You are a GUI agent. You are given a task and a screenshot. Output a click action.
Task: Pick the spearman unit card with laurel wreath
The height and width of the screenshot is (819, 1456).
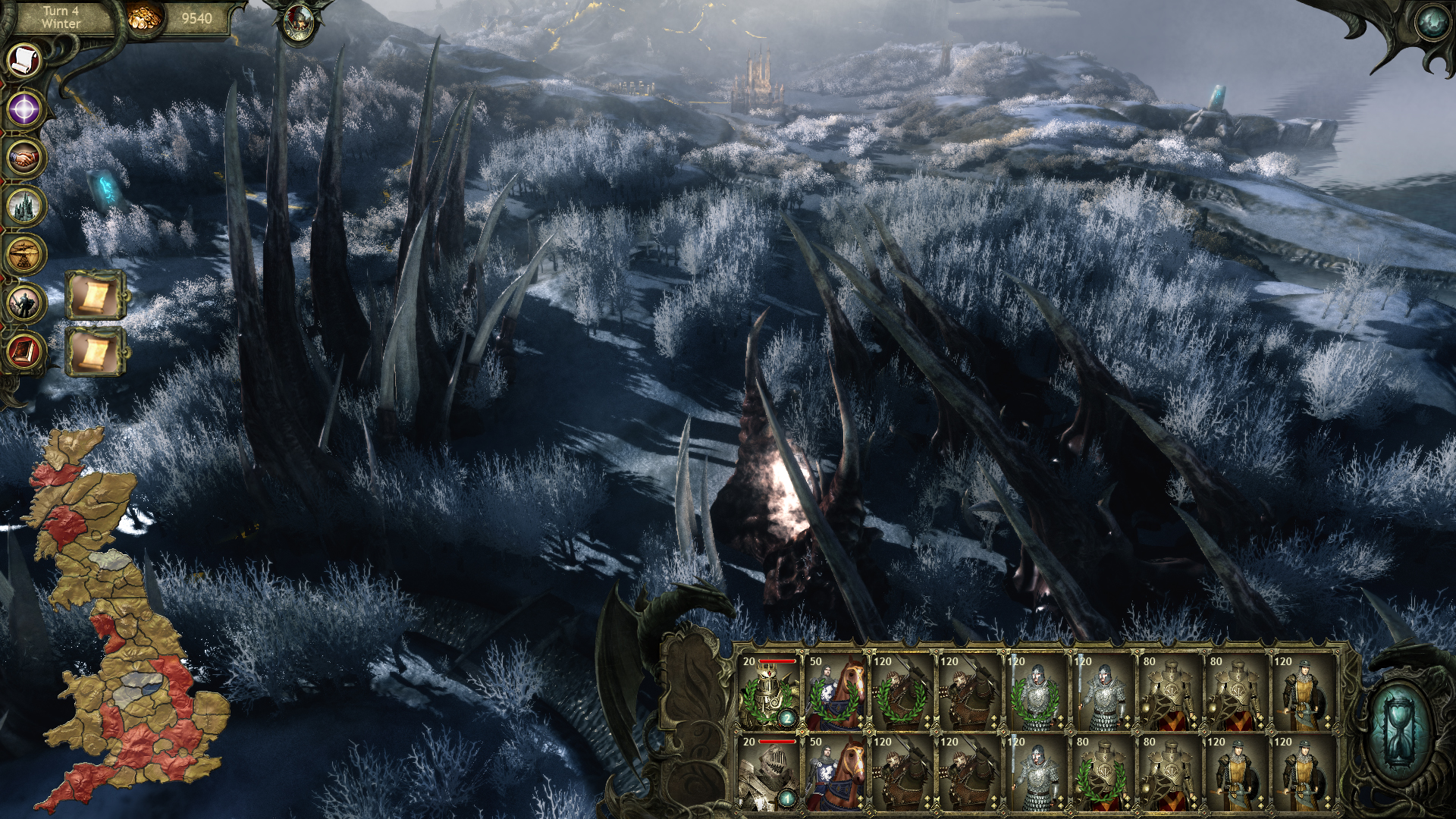[1035, 693]
